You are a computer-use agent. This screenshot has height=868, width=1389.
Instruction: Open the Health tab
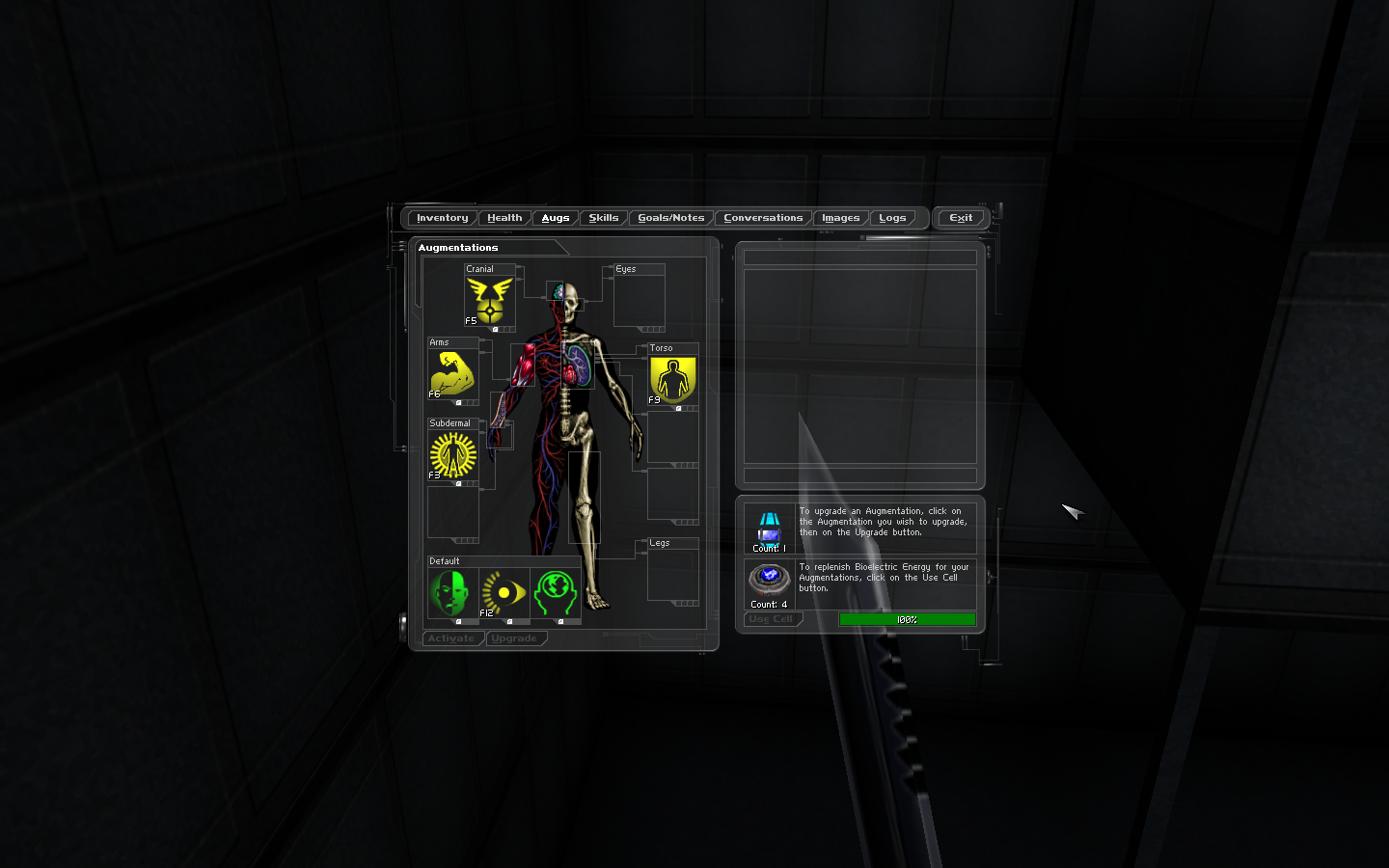coord(504,218)
